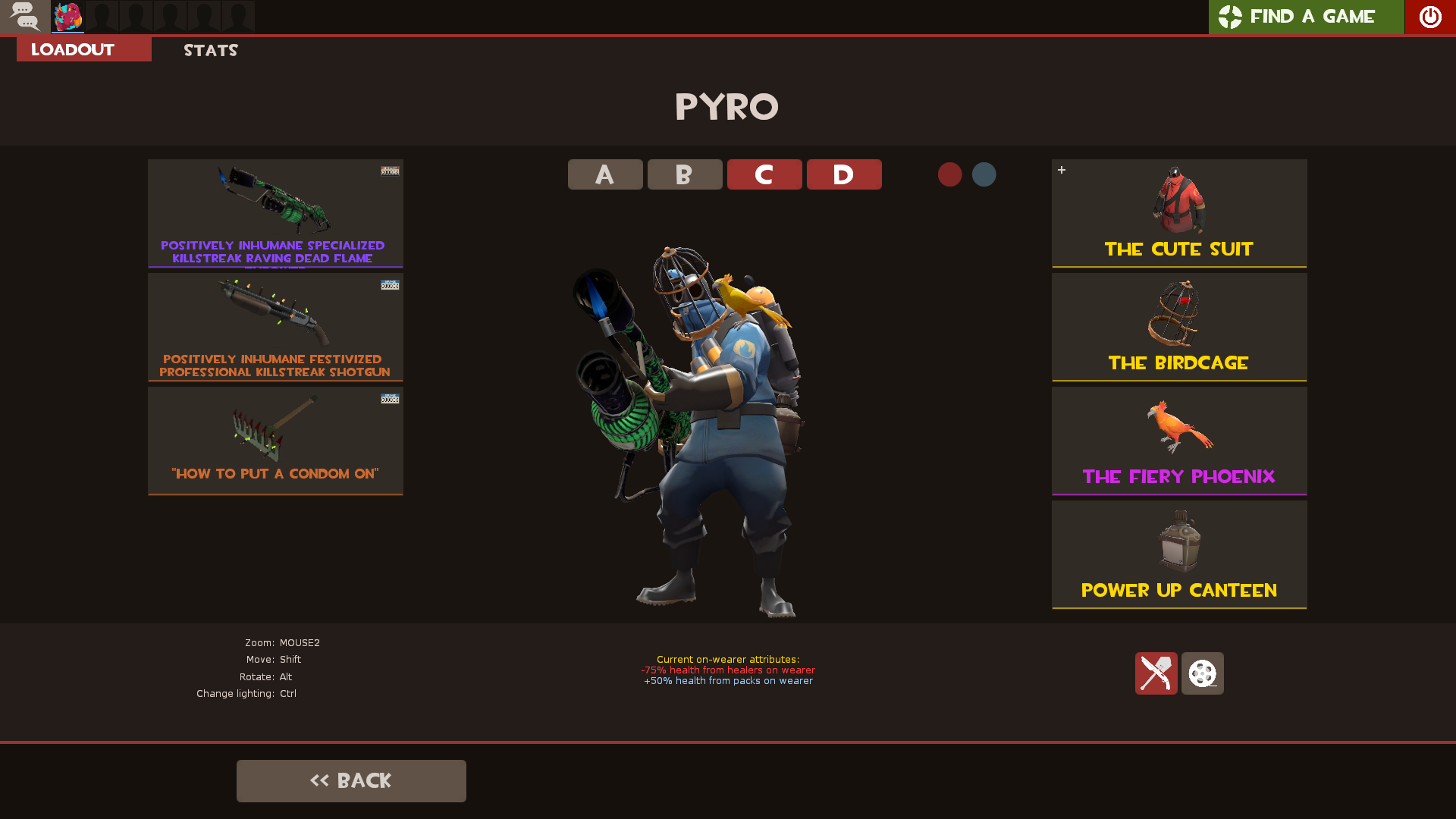This screenshot has height=819, width=1456.
Task: Click the red preset C slider button
Action: point(764,174)
